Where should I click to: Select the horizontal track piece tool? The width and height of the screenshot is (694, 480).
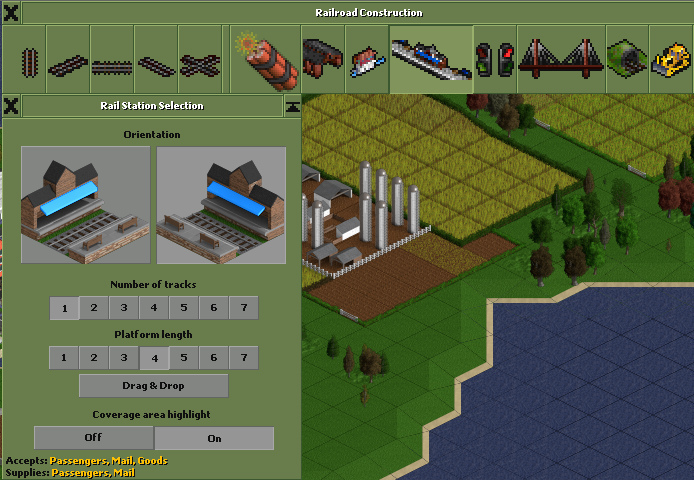click(112, 66)
